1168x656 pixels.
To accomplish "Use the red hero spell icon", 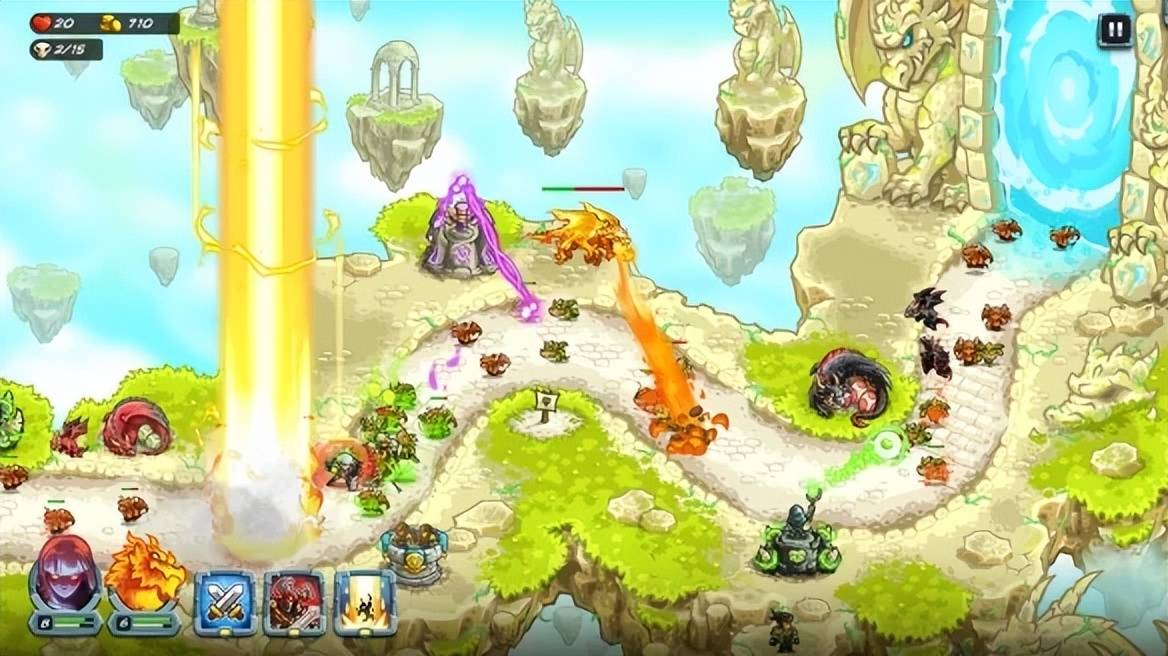I will click(295, 603).
